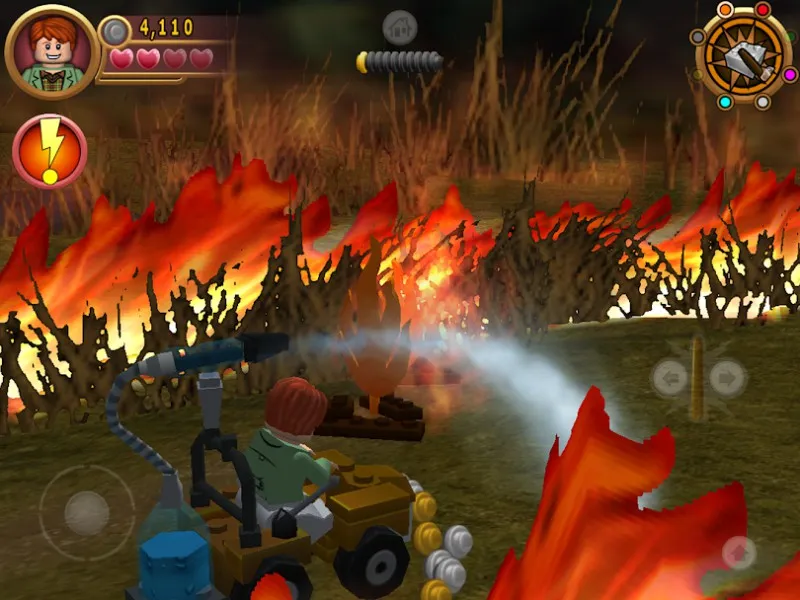Tap the up arrow action button
The image size is (800, 600).
(738, 552)
